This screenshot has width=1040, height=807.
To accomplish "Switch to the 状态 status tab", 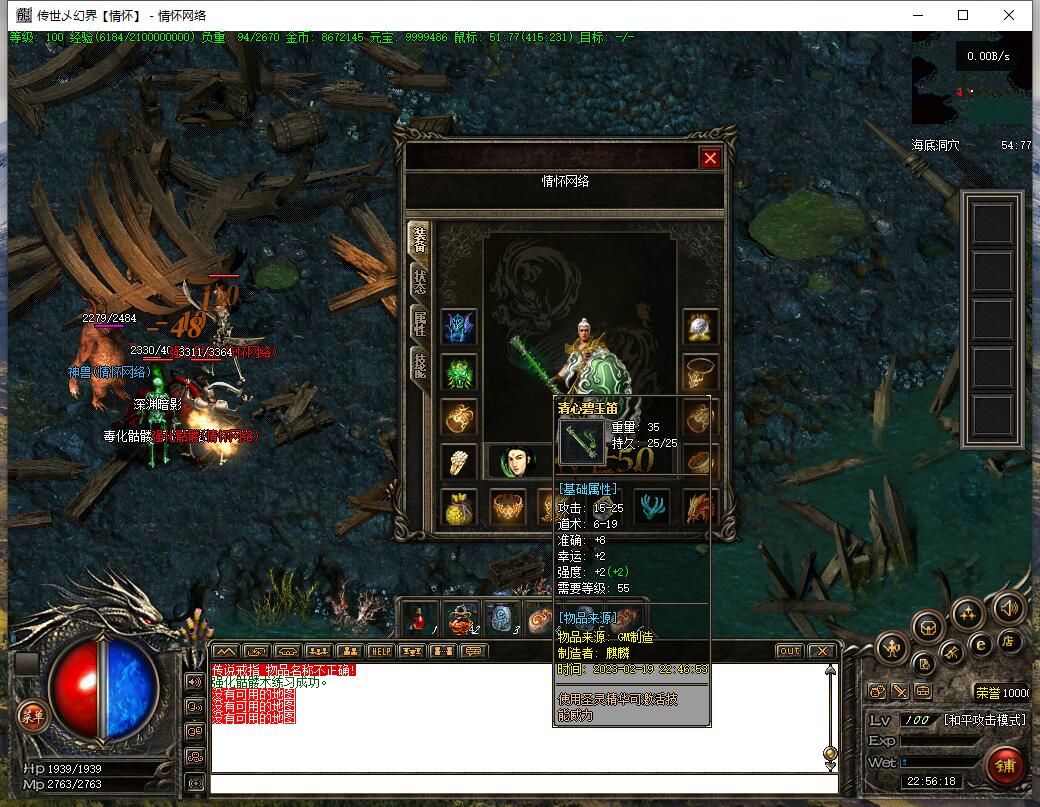I will pos(419,279).
